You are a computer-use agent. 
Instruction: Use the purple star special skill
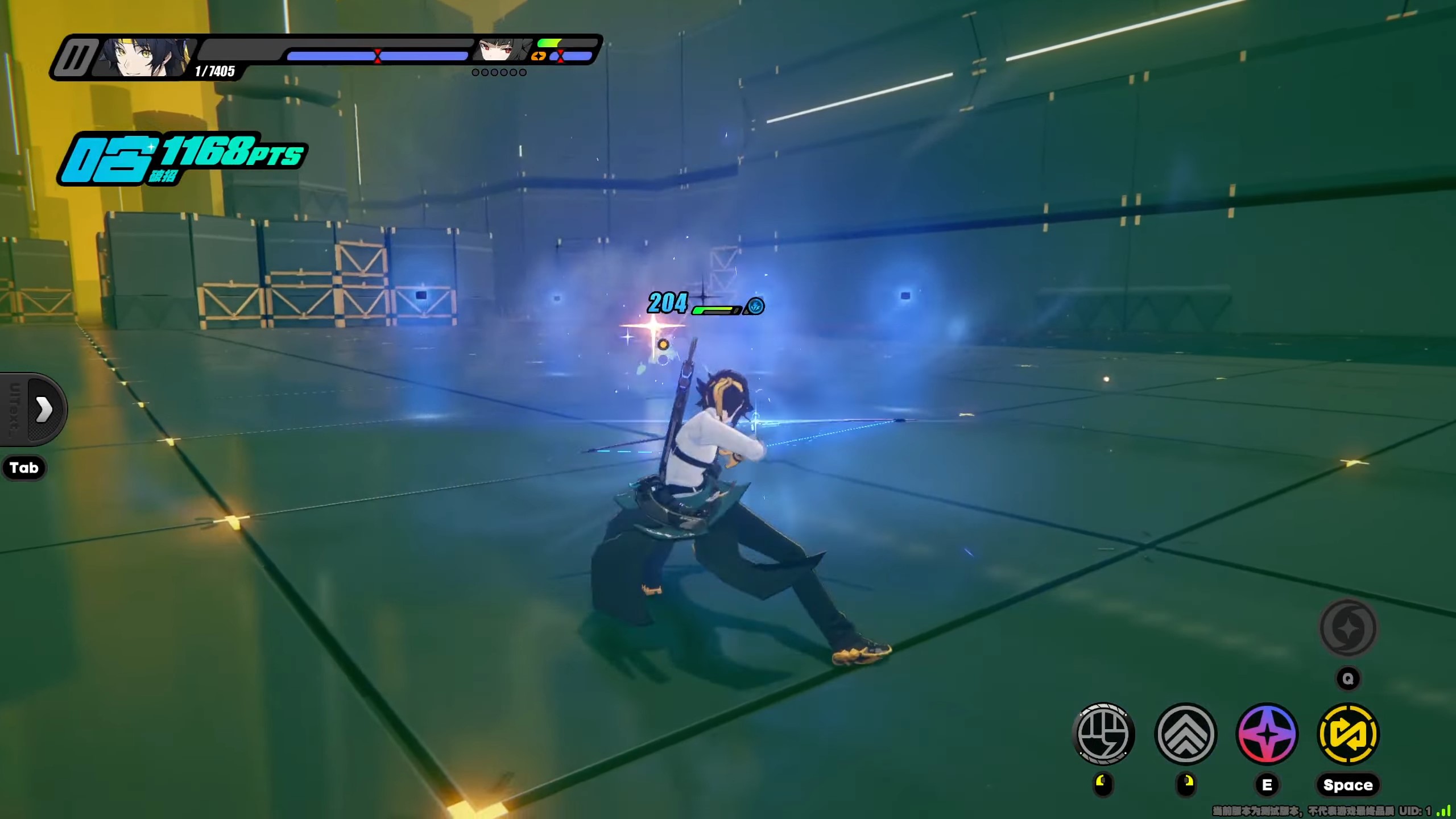pyautogui.click(x=1267, y=734)
